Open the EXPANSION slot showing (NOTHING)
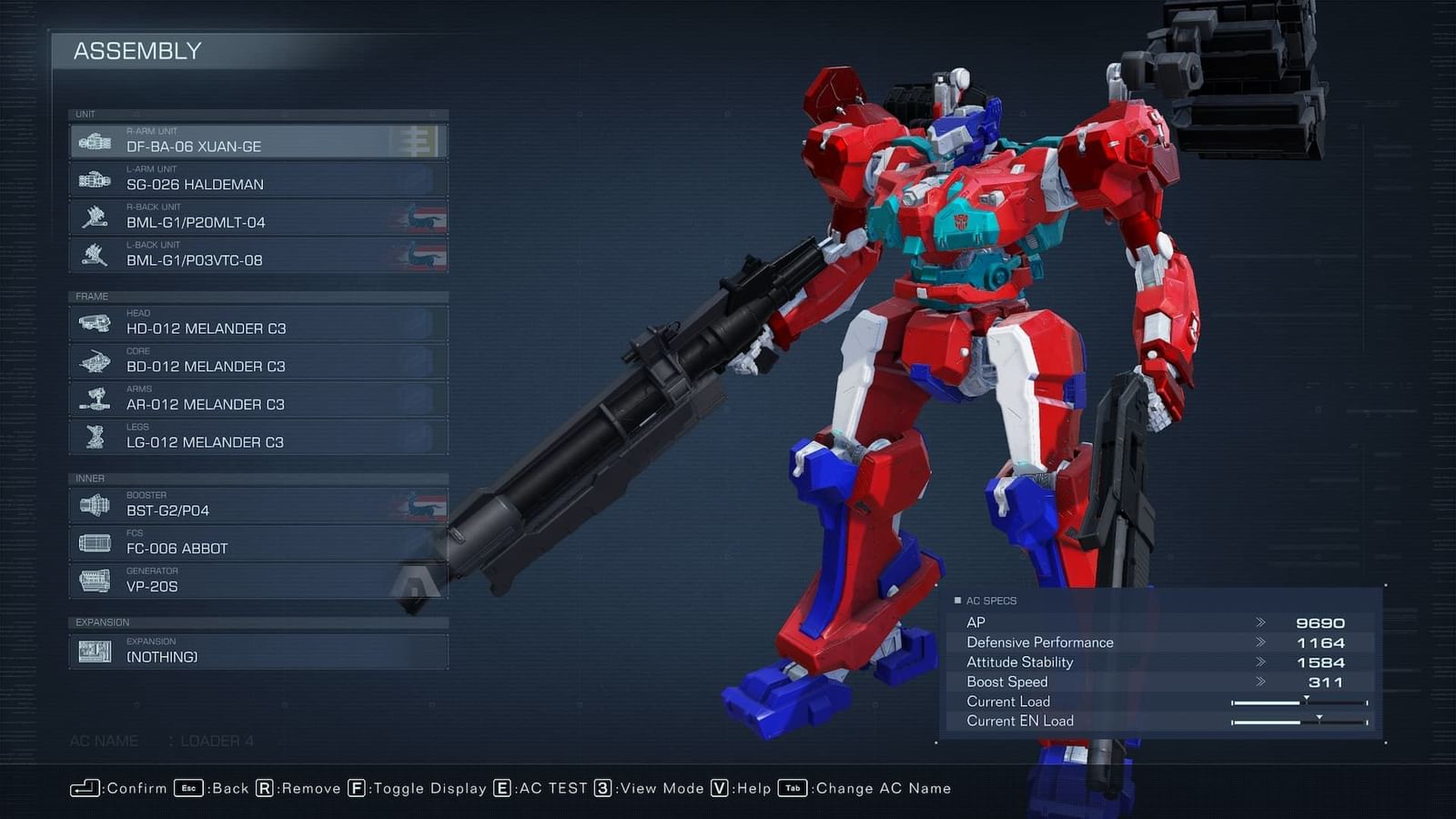The height and width of the screenshot is (819, 1456). point(95,649)
